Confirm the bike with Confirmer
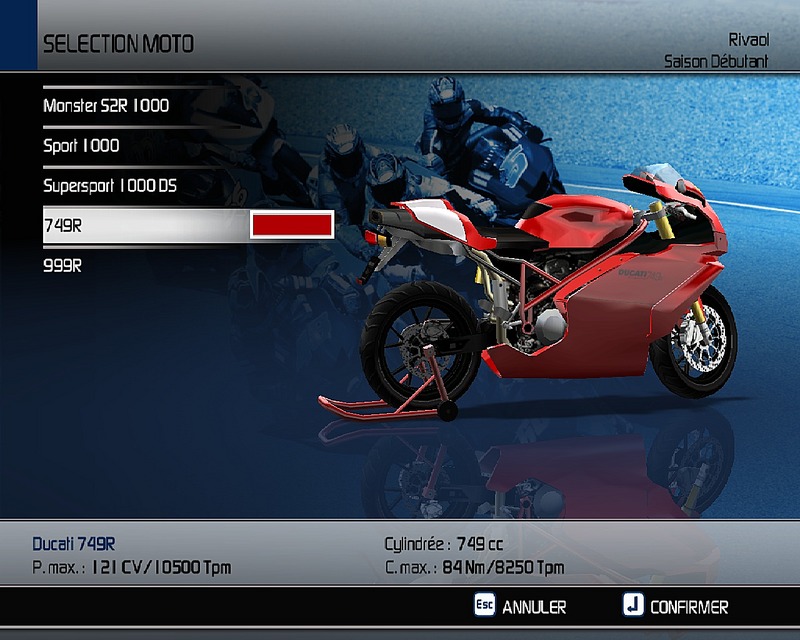This screenshot has width=800, height=640. click(x=676, y=606)
